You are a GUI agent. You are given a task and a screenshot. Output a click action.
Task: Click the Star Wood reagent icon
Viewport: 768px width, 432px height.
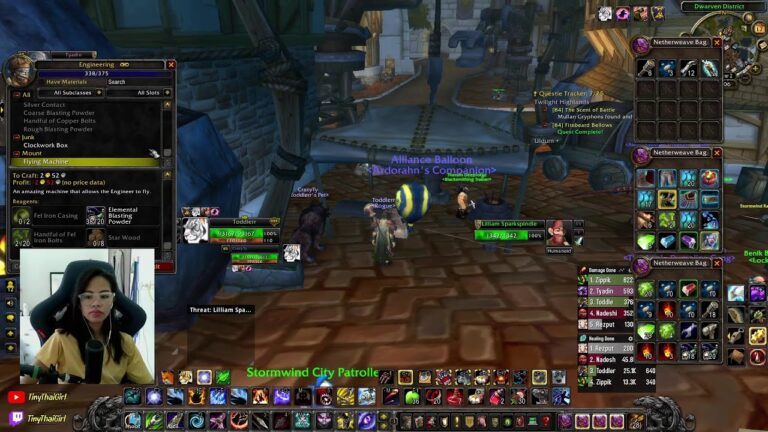[x=96, y=238]
